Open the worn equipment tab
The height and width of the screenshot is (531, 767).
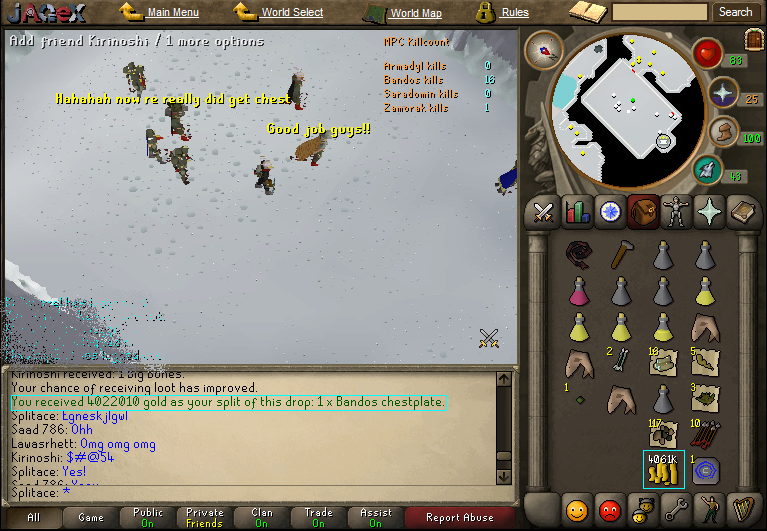pos(677,211)
